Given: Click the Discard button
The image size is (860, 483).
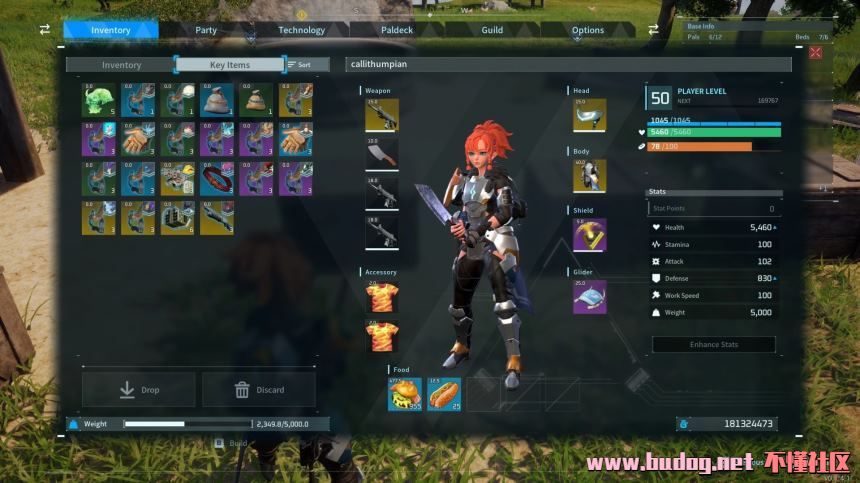Looking at the screenshot, I should pos(259,390).
